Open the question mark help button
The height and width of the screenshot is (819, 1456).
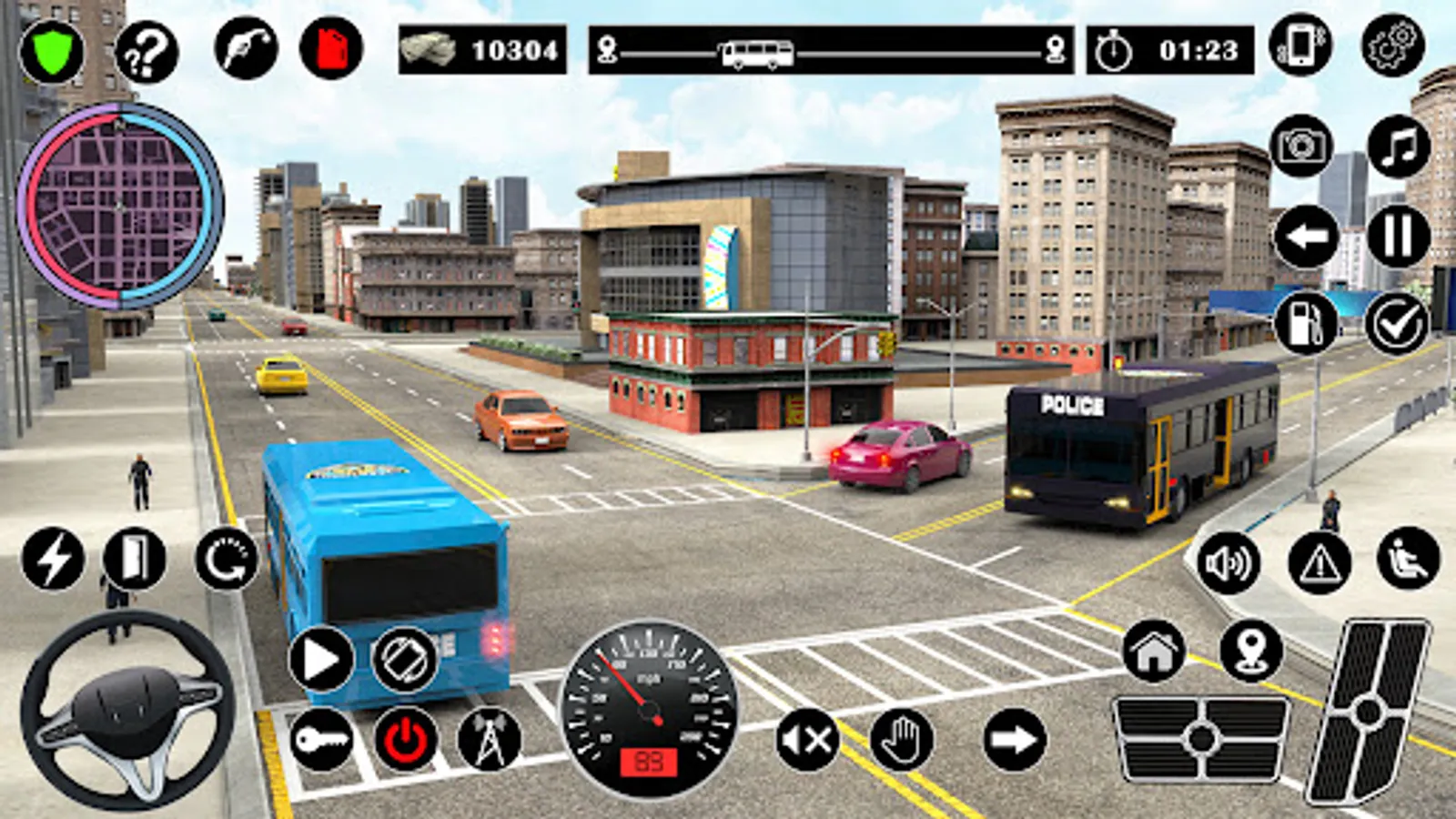147,53
